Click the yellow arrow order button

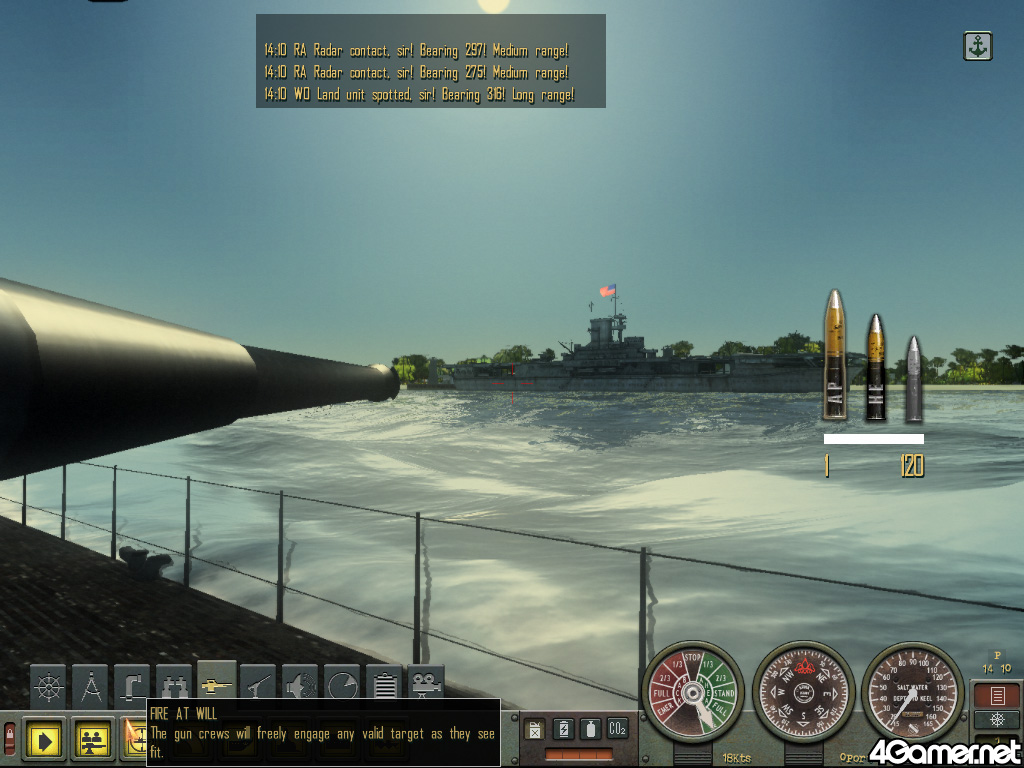point(45,741)
